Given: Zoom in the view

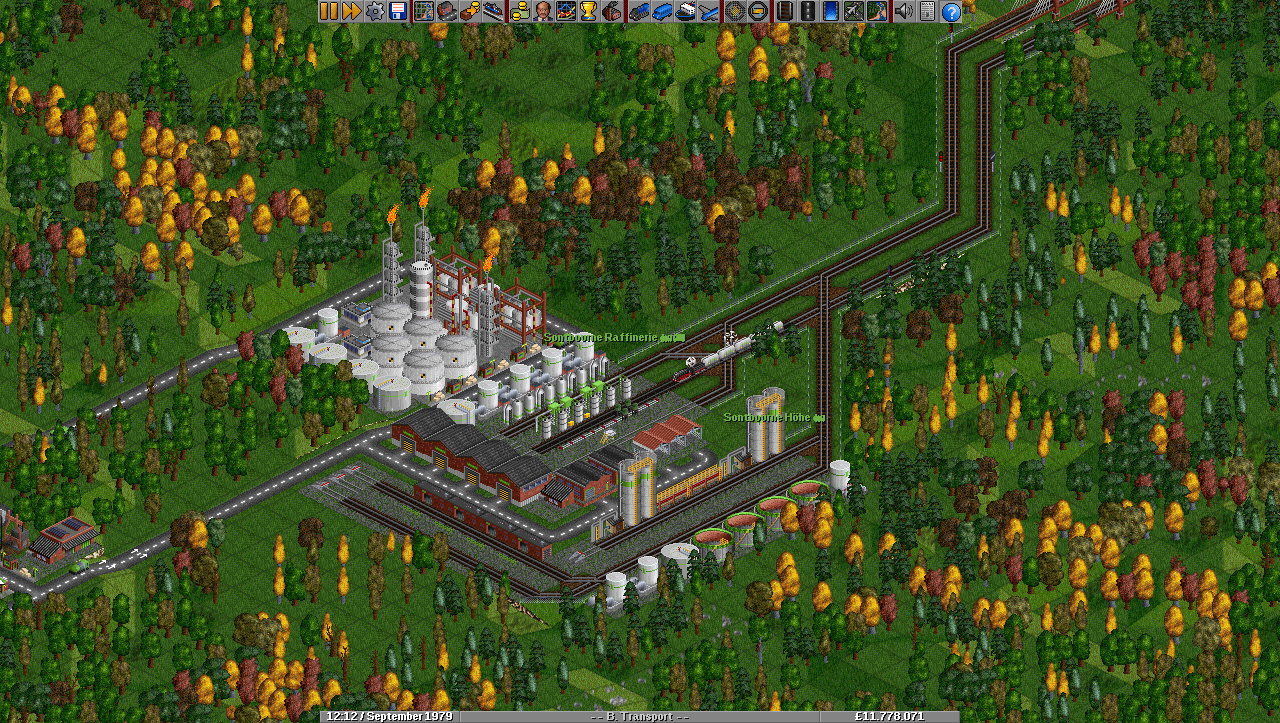Looking at the screenshot, I should [x=735, y=11].
